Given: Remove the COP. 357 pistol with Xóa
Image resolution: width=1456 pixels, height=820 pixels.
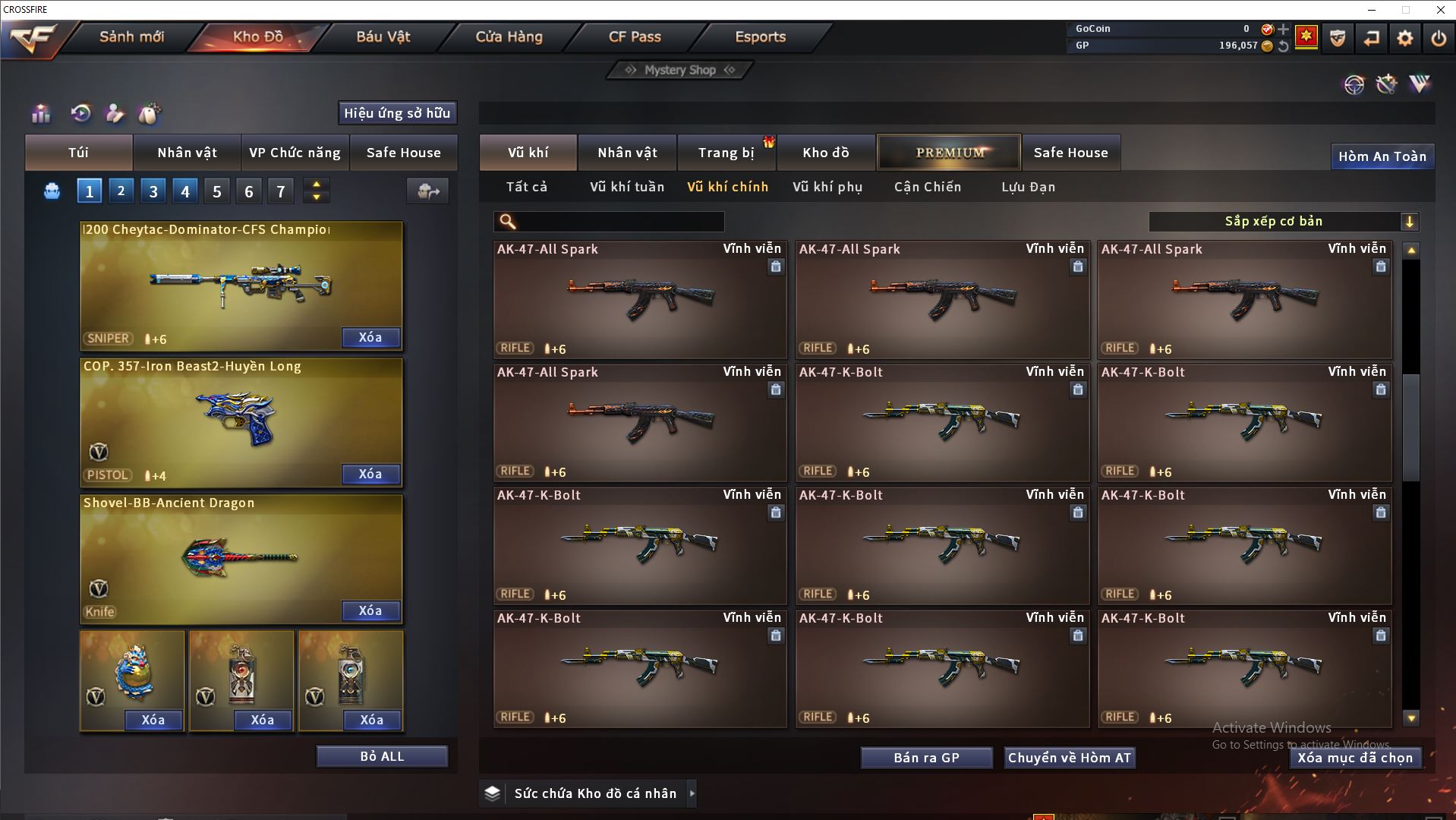Looking at the screenshot, I should click(x=370, y=474).
